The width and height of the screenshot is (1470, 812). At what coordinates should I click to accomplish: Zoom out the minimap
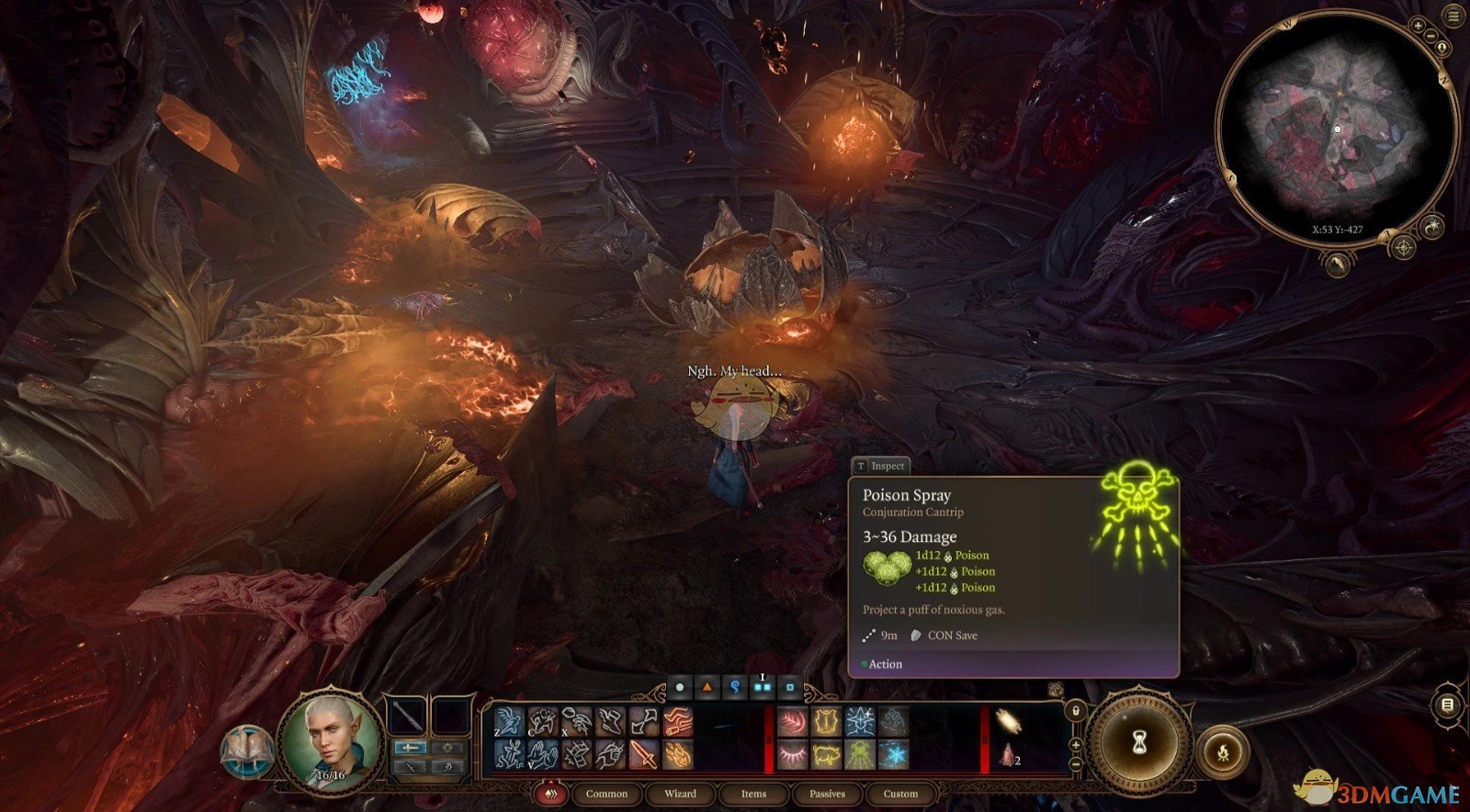click(1431, 37)
